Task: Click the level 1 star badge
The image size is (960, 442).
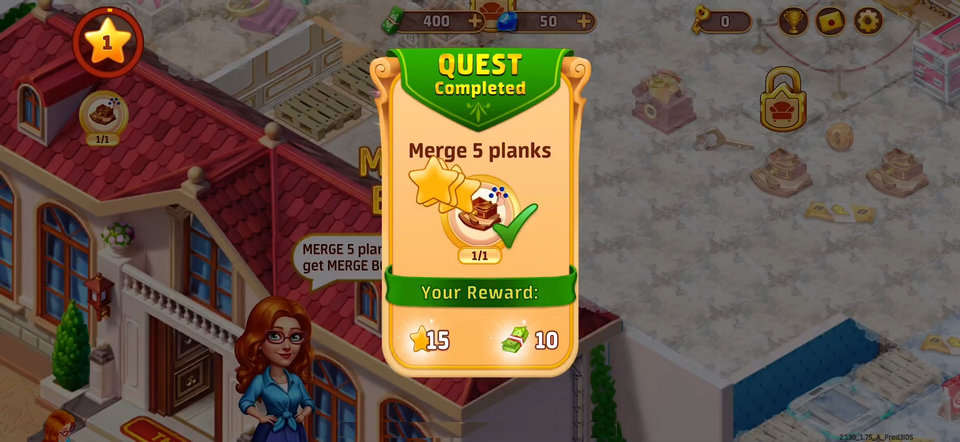Action: pos(107,42)
